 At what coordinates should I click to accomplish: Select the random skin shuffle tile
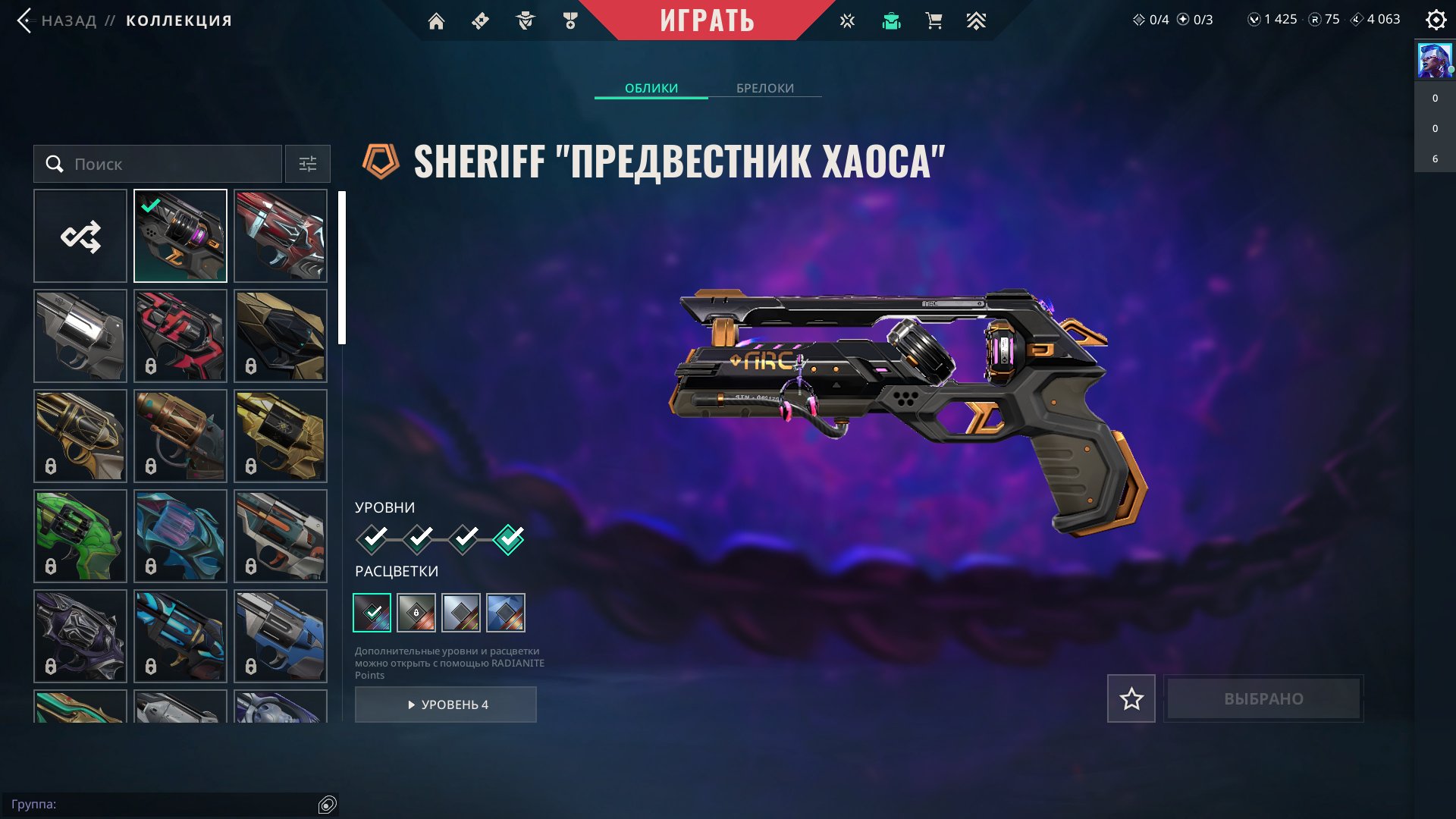80,236
